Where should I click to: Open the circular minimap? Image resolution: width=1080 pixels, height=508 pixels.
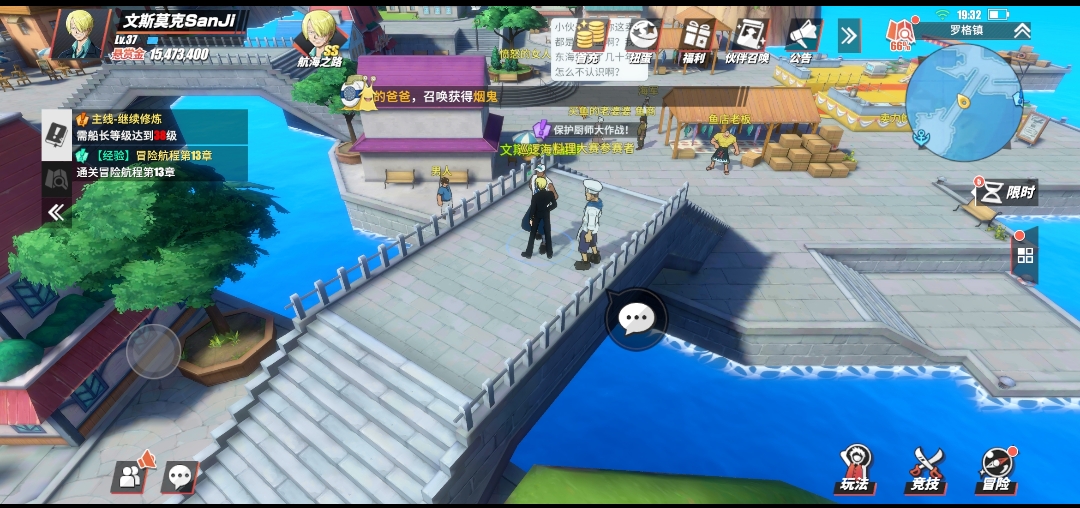pyautogui.click(x=964, y=102)
